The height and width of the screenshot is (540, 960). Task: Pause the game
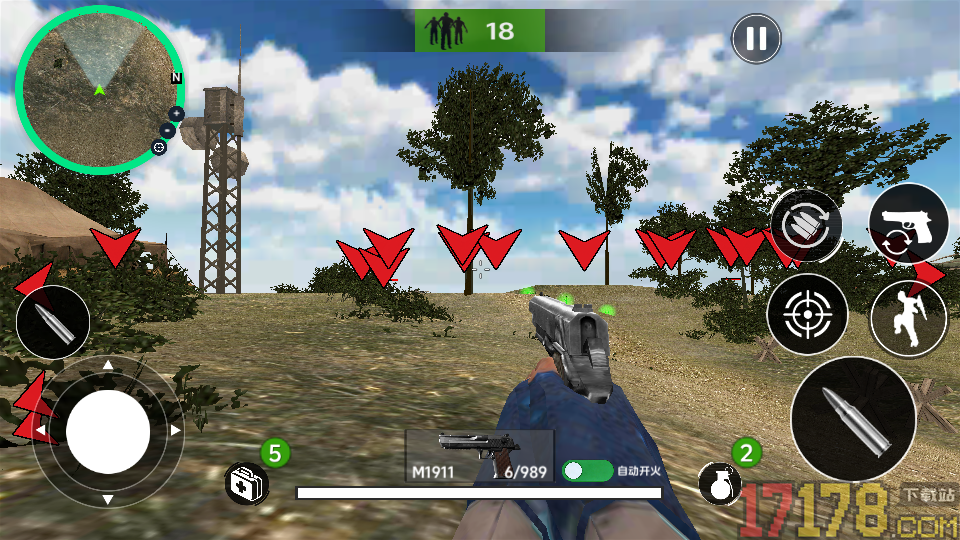[x=757, y=39]
